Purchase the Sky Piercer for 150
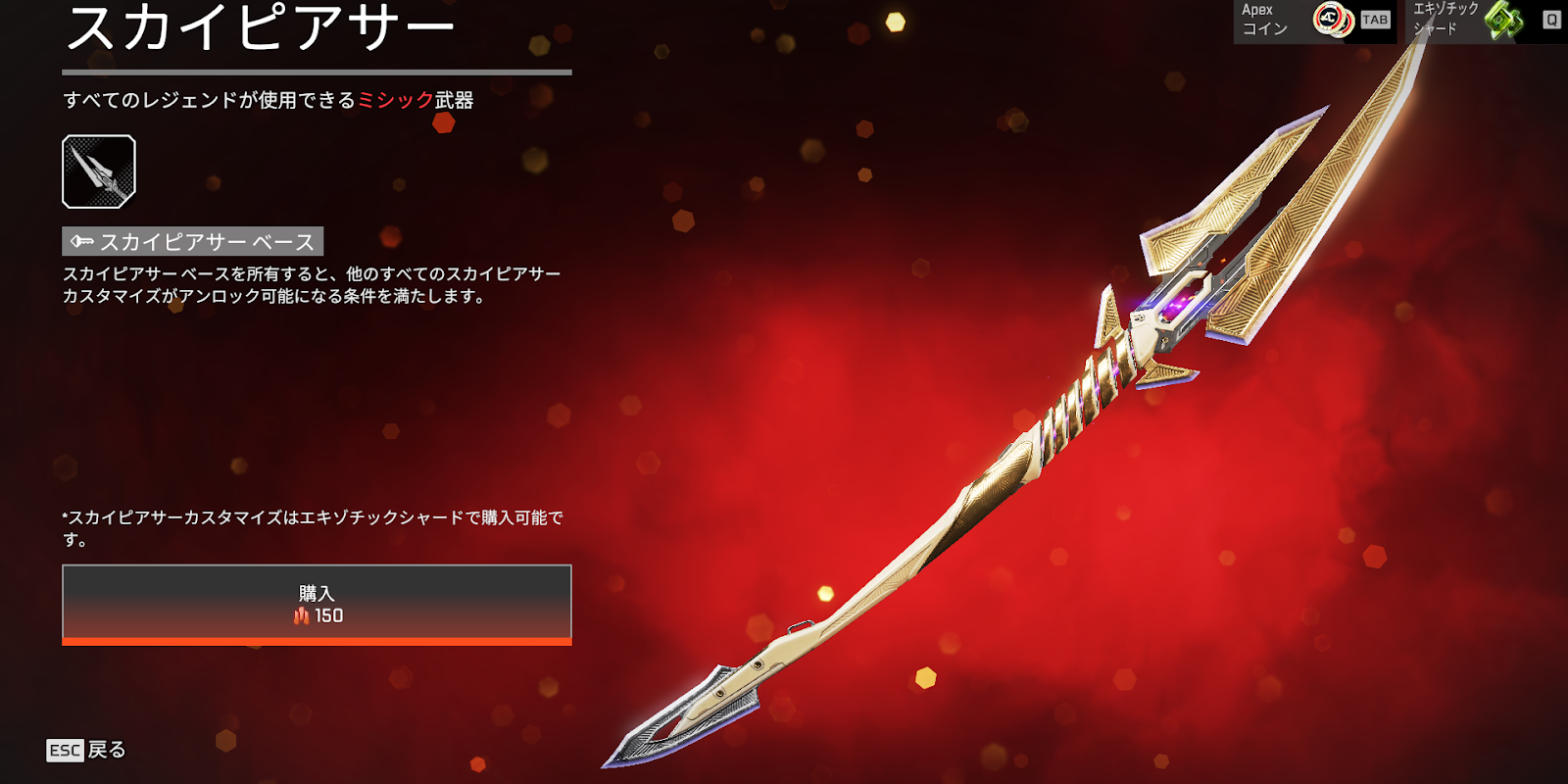 point(317,604)
